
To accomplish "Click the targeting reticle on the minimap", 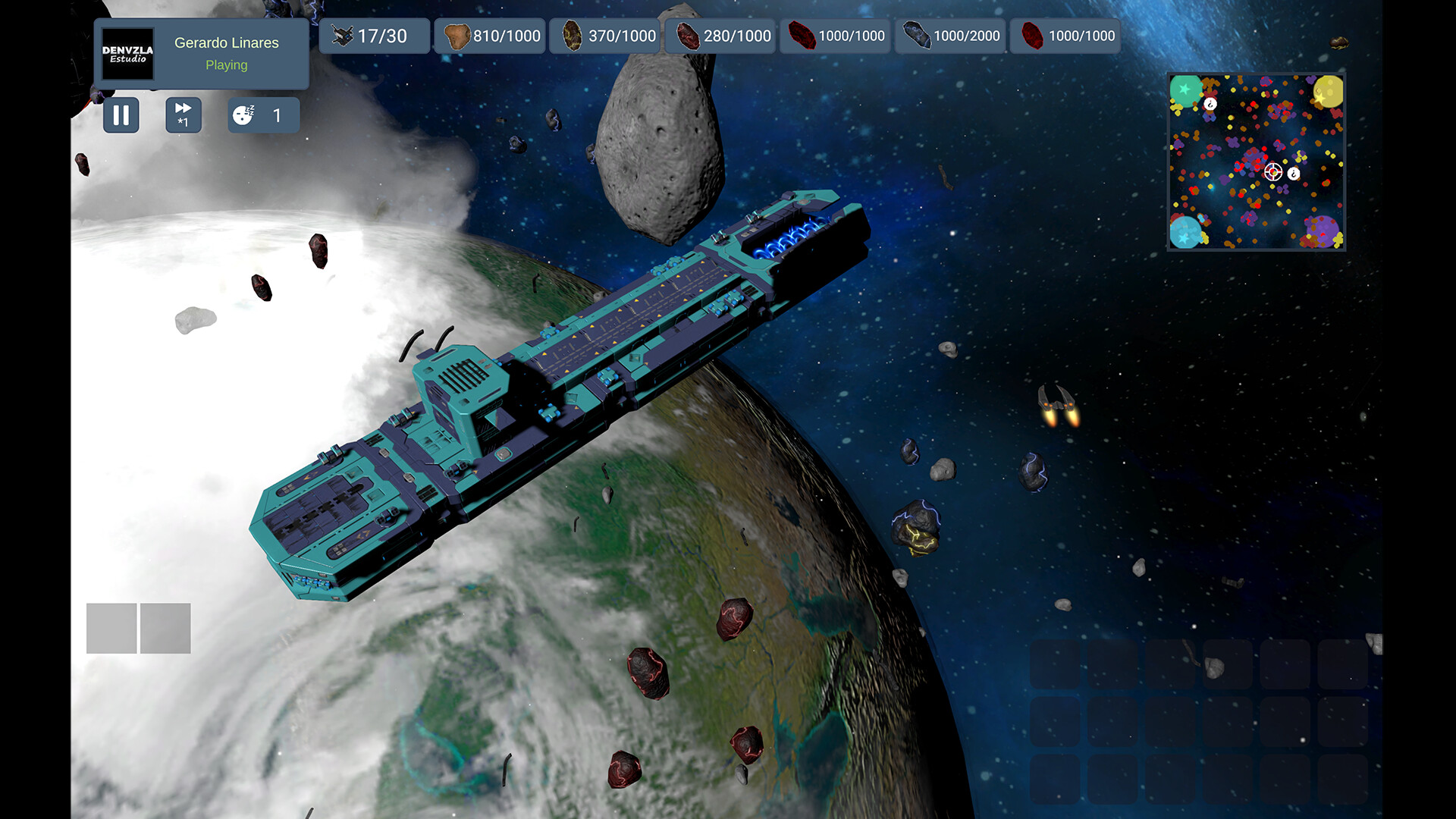I will pyautogui.click(x=1272, y=173).
